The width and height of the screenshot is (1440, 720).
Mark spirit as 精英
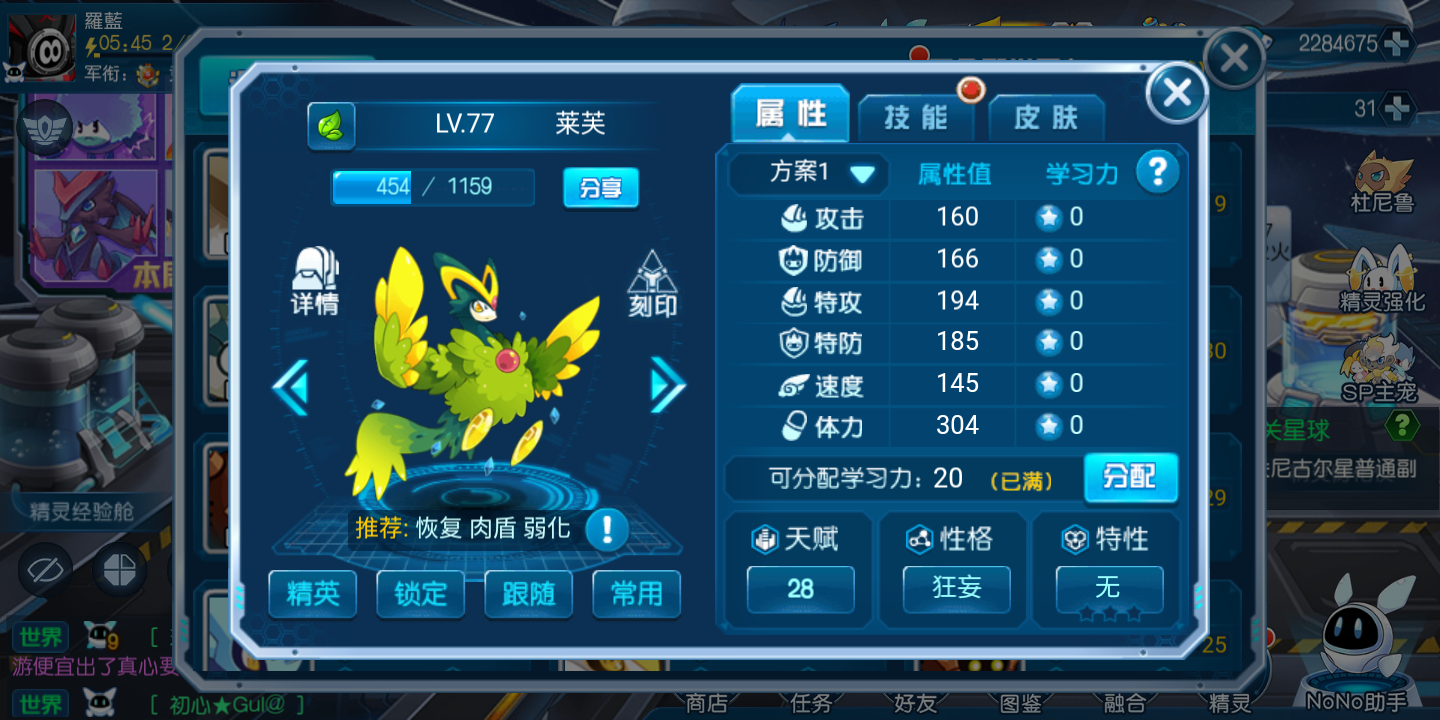pos(313,594)
